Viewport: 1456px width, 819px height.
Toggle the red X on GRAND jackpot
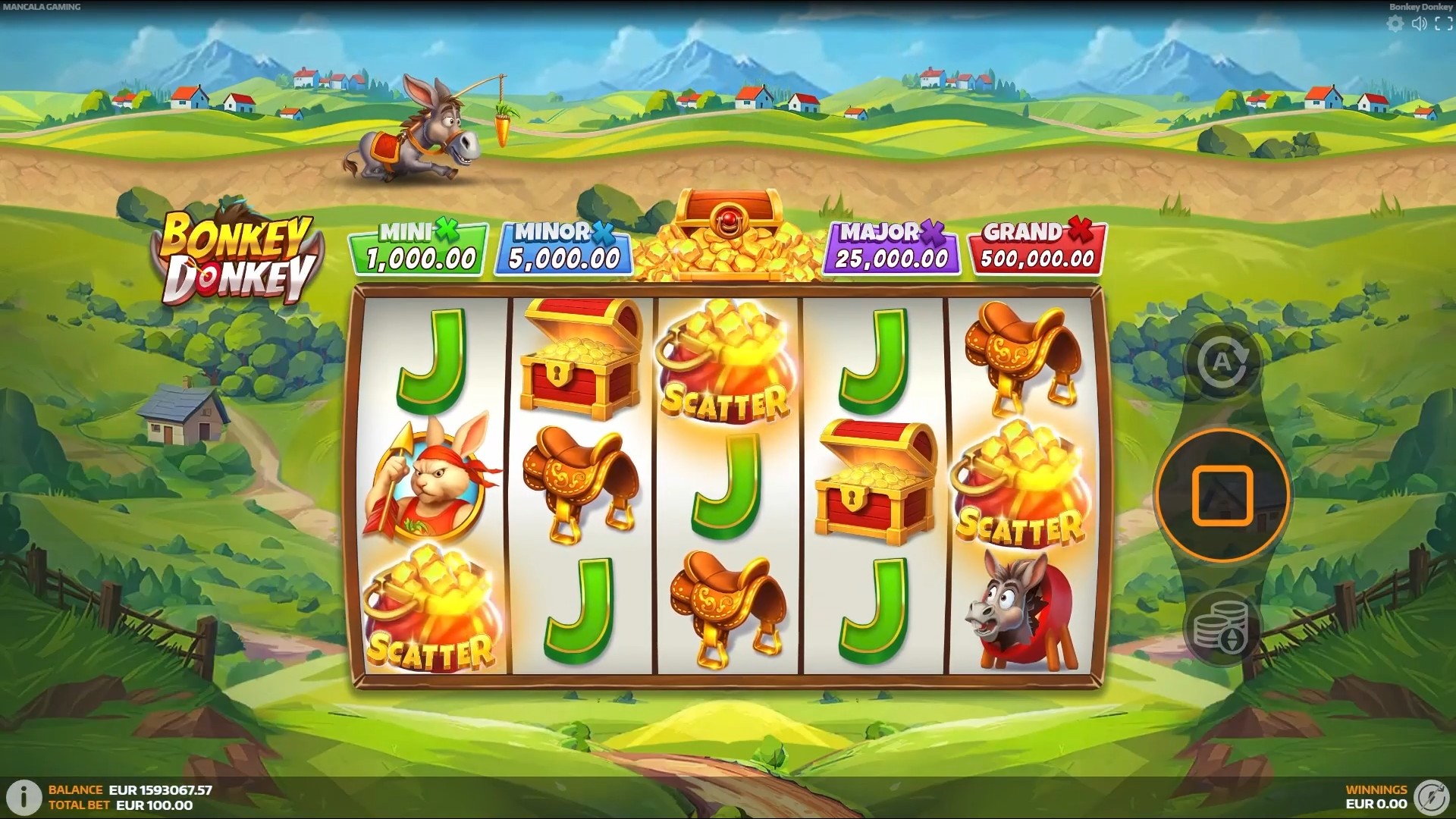[1080, 230]
